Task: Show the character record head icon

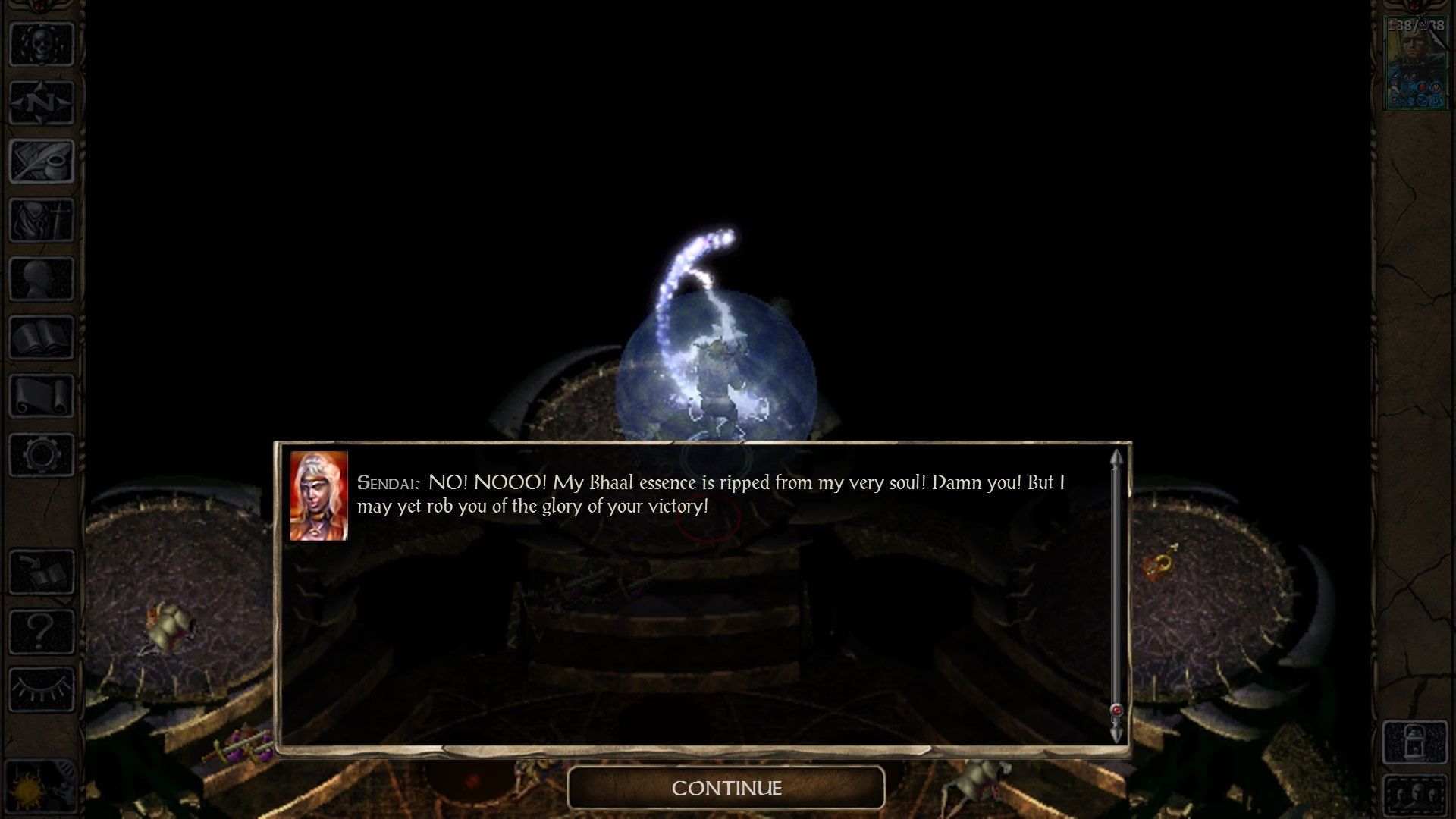Action: point(42,278)
